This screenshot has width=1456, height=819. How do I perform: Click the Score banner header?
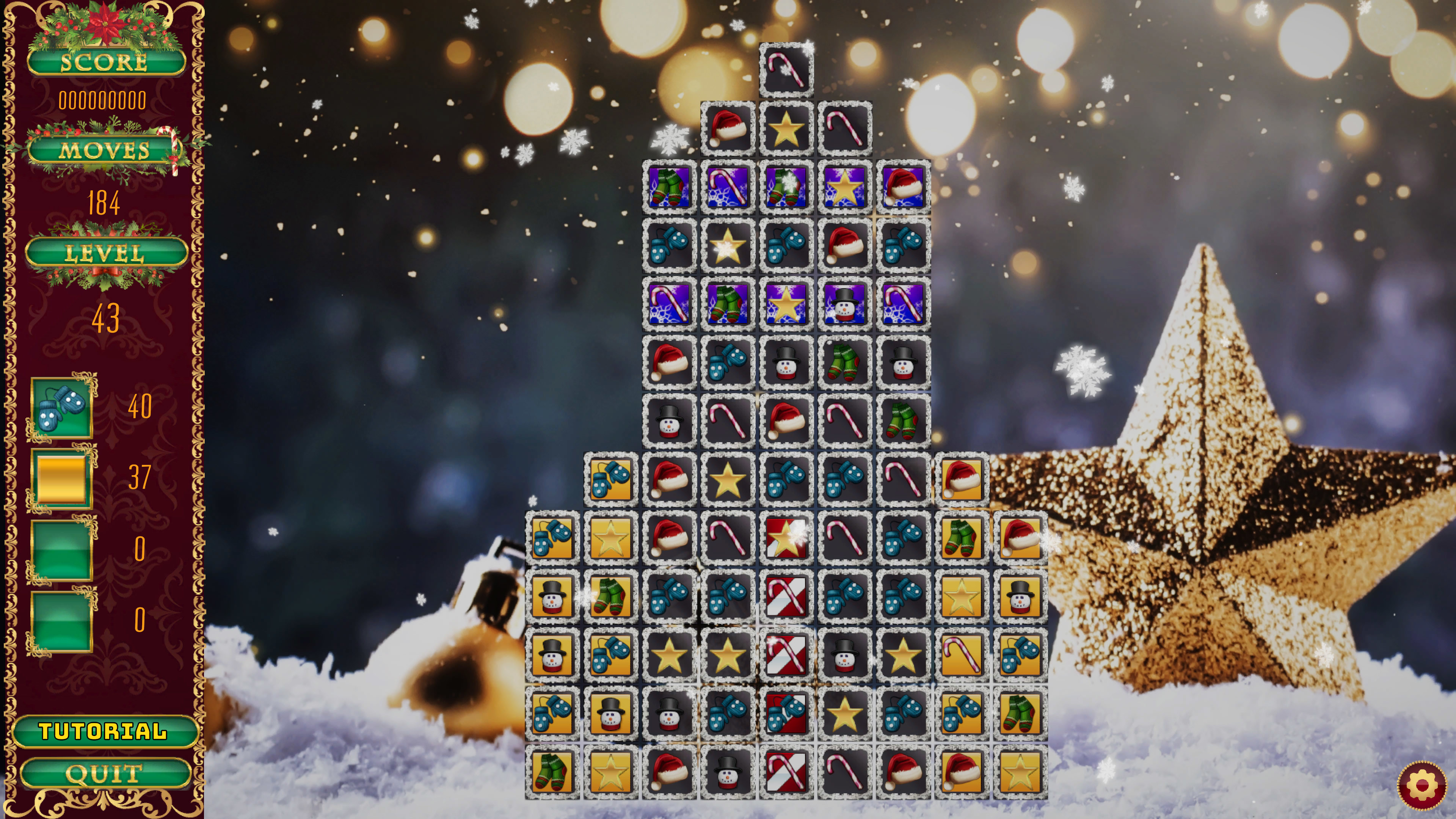click(105, 62)
